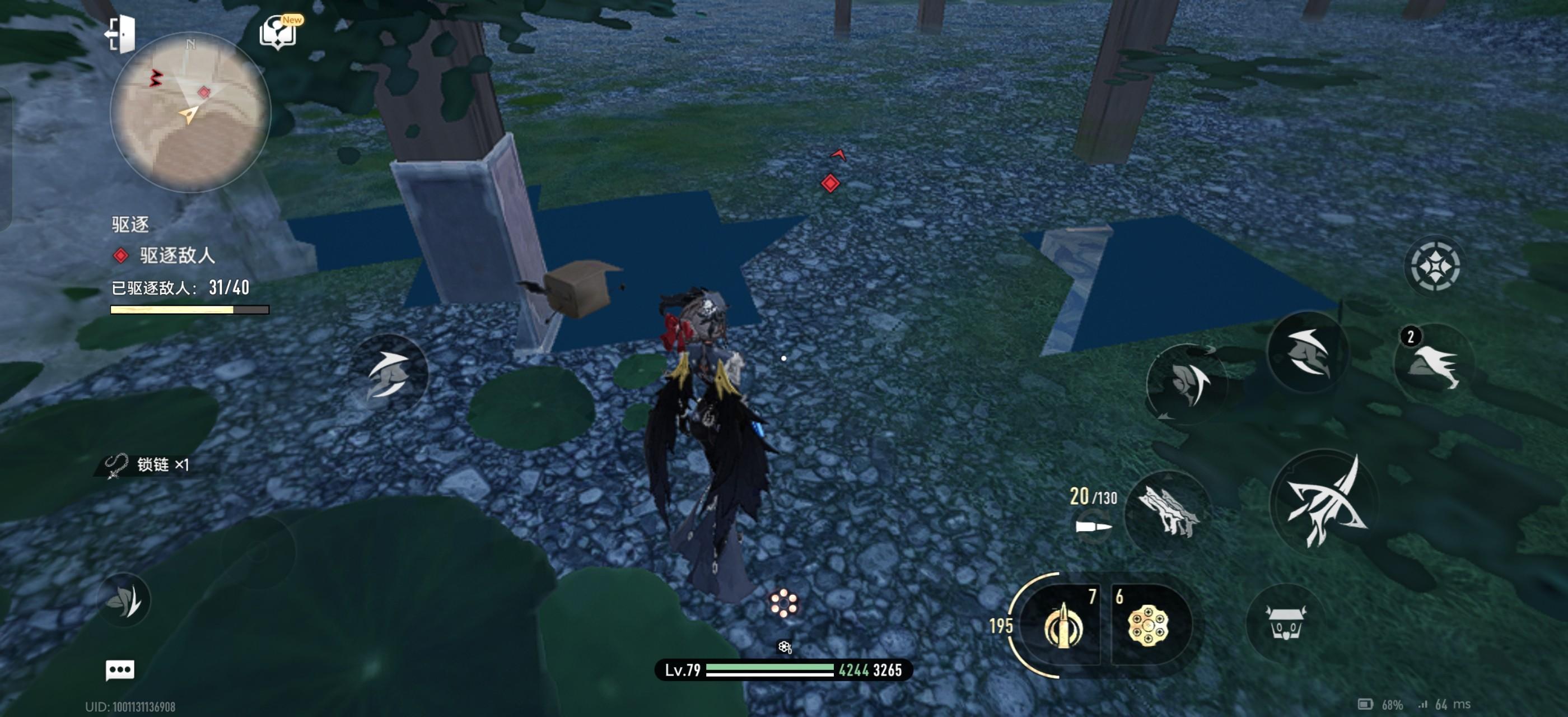
Task: Tap the crosshair compass target button
Action: click(1435, 267)
